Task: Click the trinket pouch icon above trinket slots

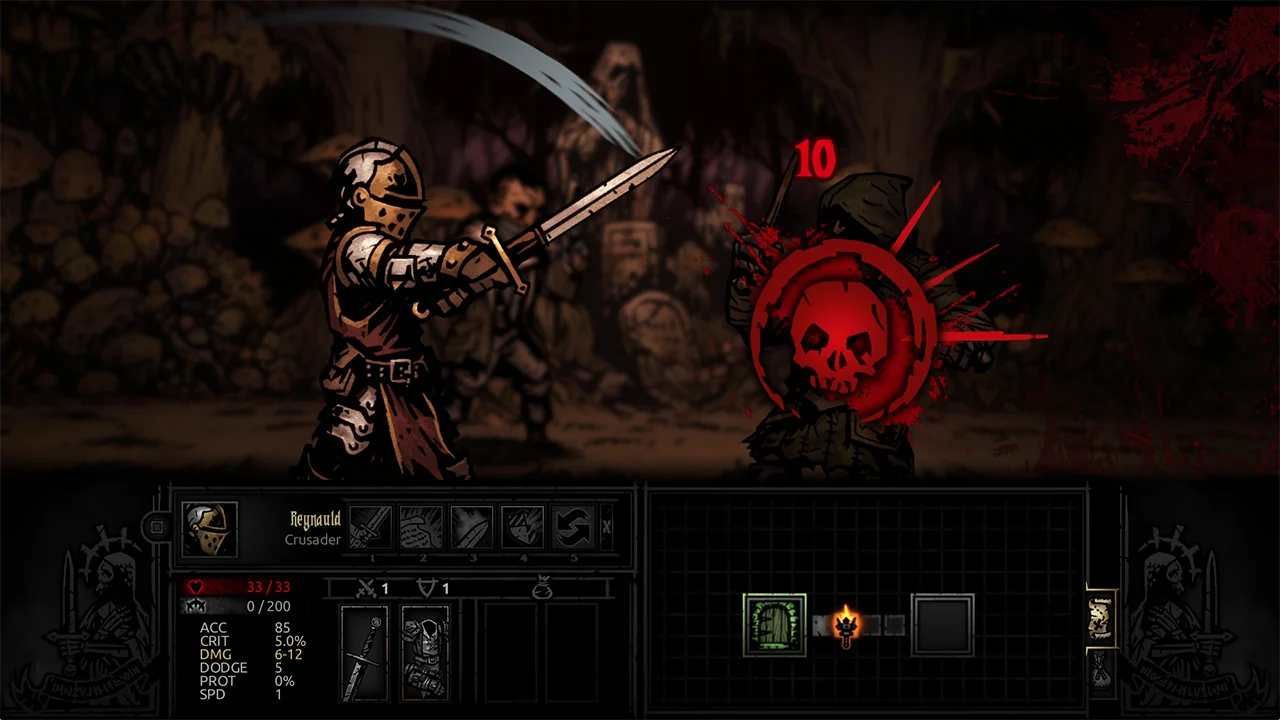Action: [x=544, y=588]
